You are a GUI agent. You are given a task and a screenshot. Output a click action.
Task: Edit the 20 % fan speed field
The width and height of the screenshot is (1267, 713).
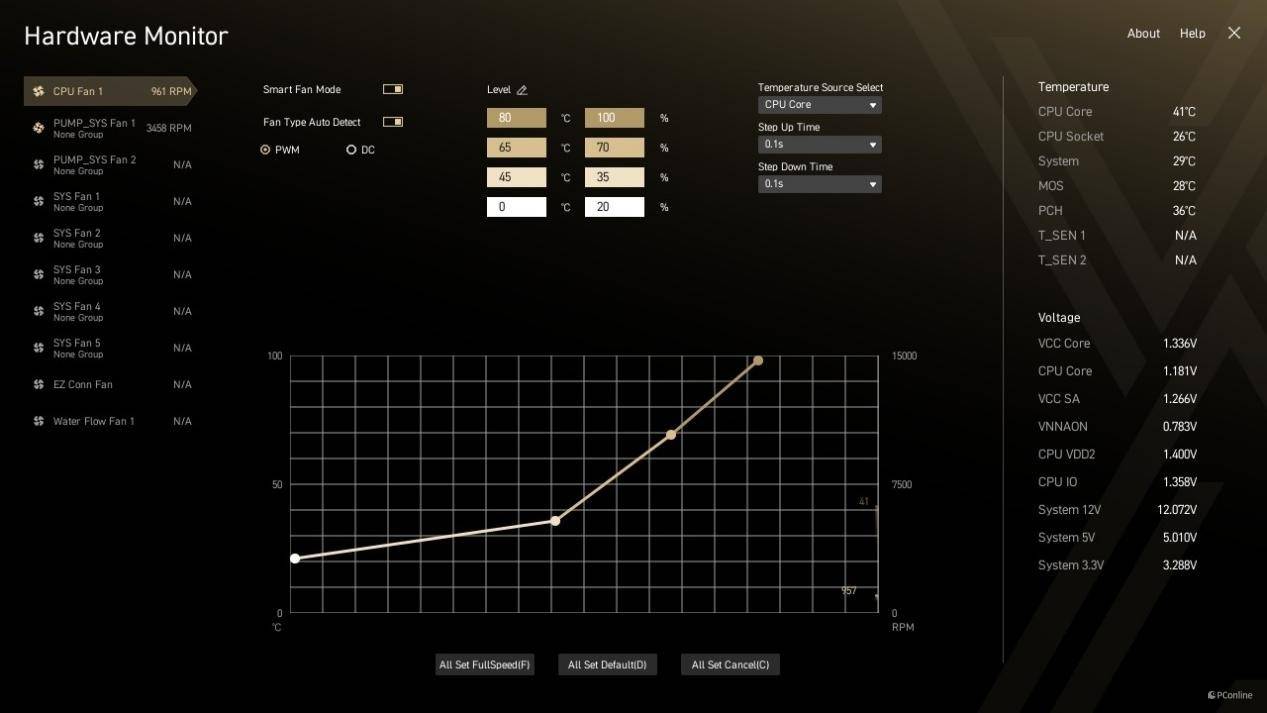[614, 207]
